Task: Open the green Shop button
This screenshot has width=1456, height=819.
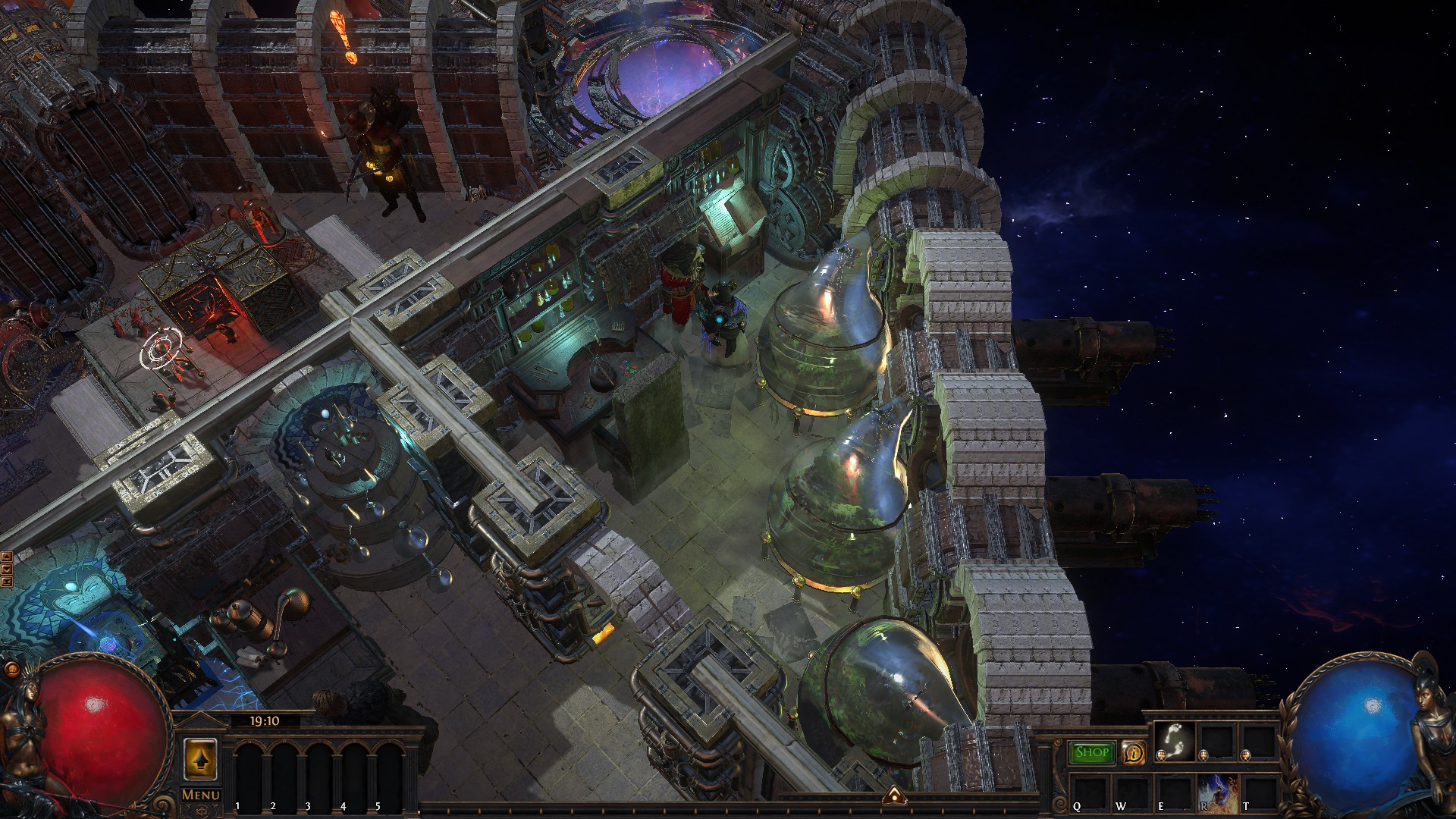Action: pyautogui.click(x=1092, y=752)
